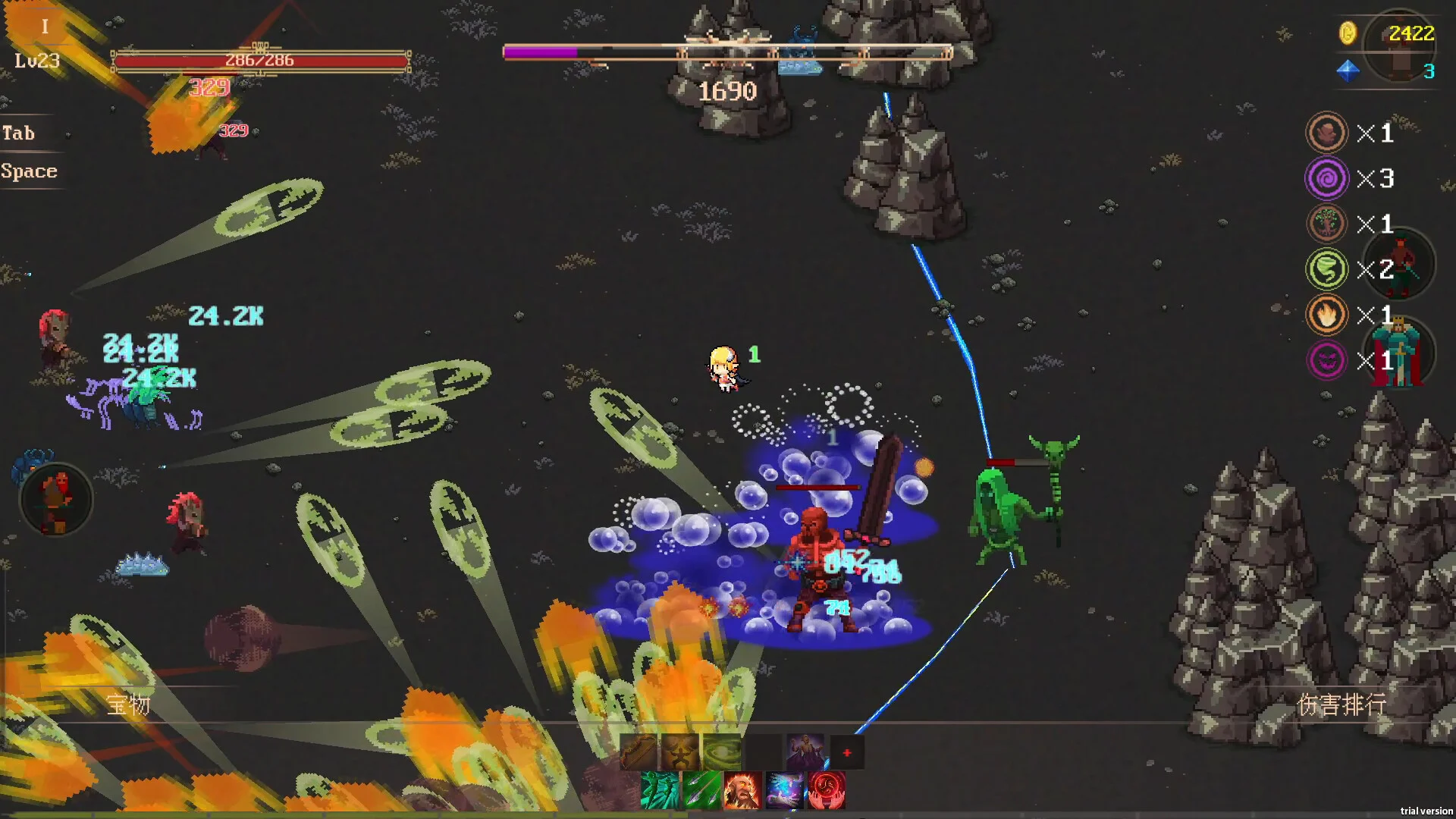Inspect the green tornado synergy icon
This screenshot has width=1456, height=819.
[1326, 269]
